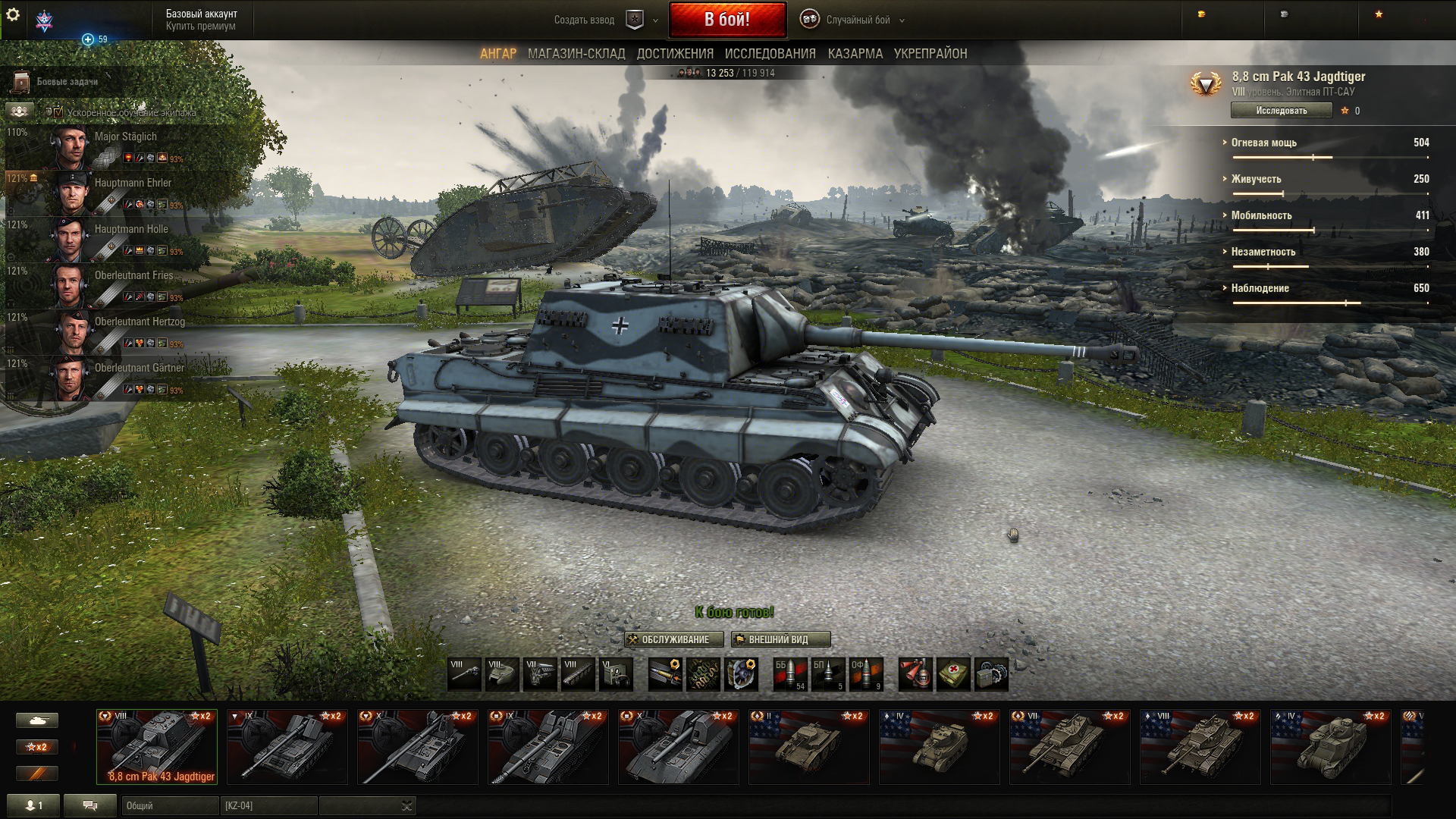The image size is (1456, 819).
Task: Select the 8,8 cm Pak 43 Jagdtiger carousel tile
Action: (x=157, y=747)
